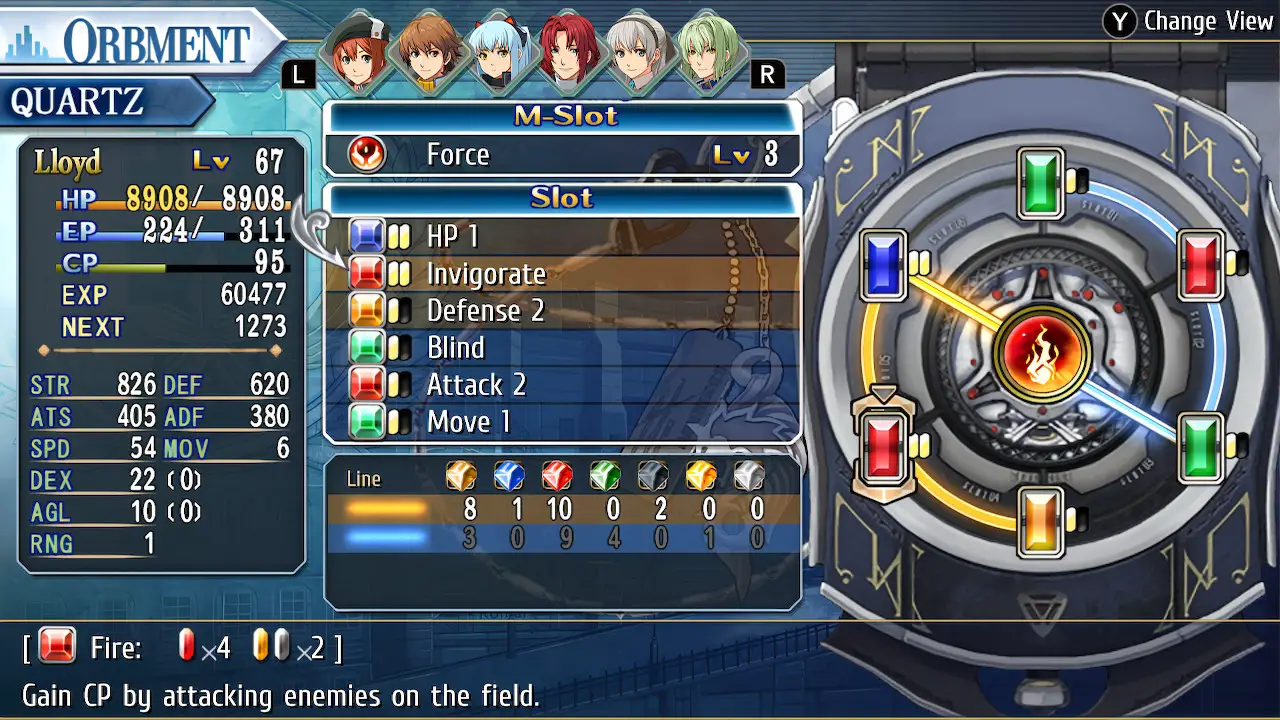
Task: Open the Force master quartz M-Slot
Action: click(562, 155)
